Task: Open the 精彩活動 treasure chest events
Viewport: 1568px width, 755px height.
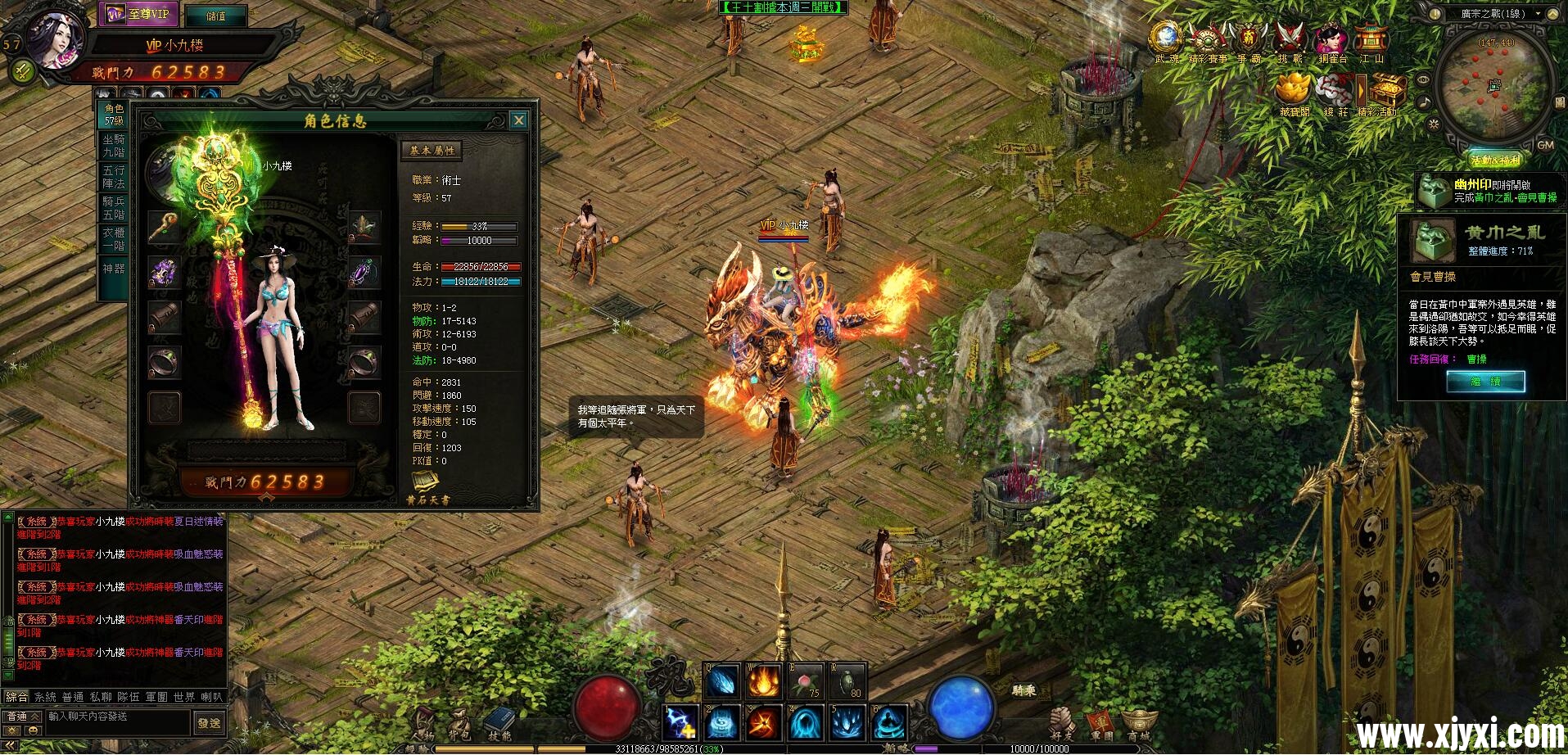Action: coord(1388,91)
